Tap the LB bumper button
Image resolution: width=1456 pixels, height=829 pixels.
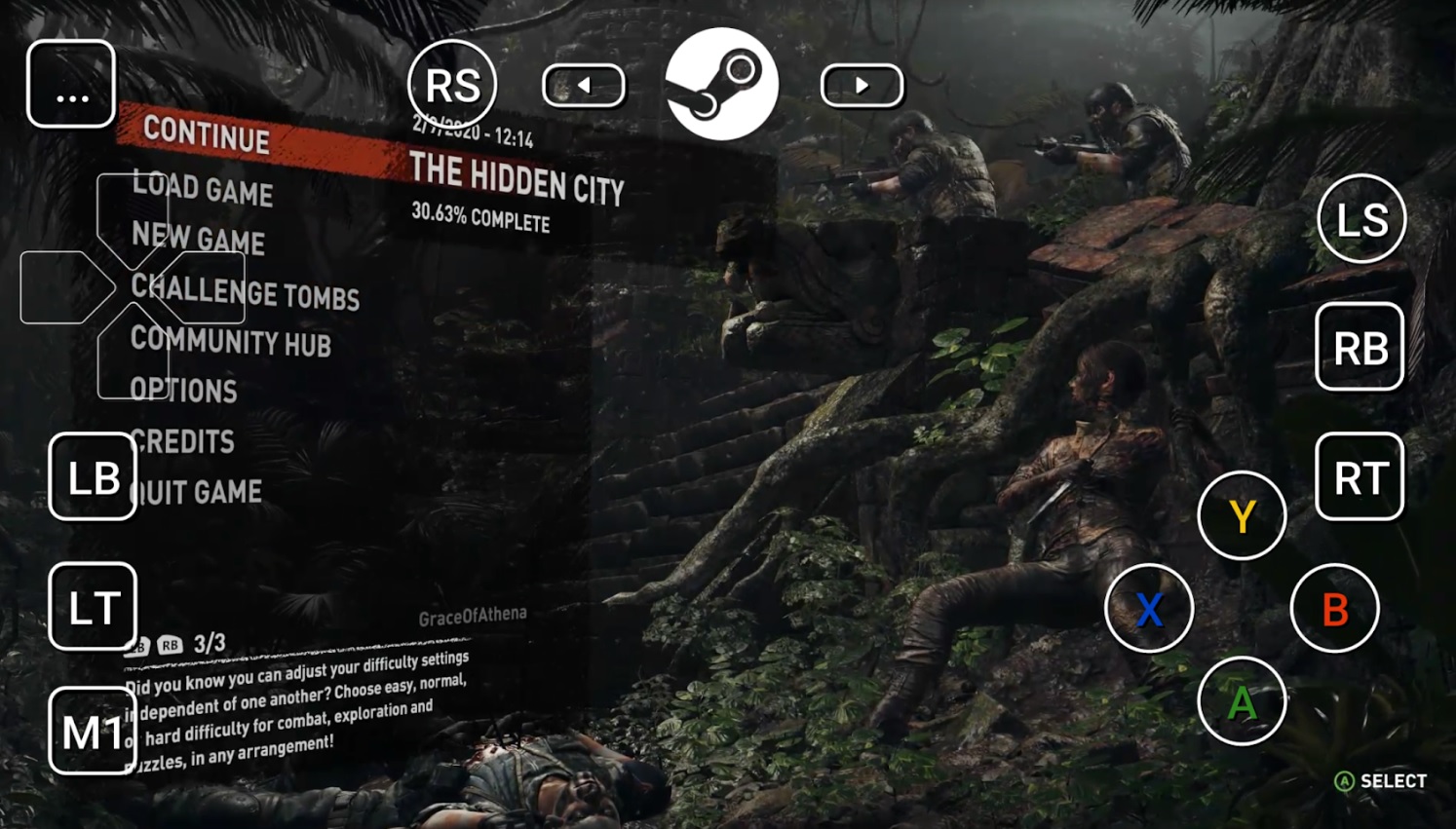(x=92, y=476)
